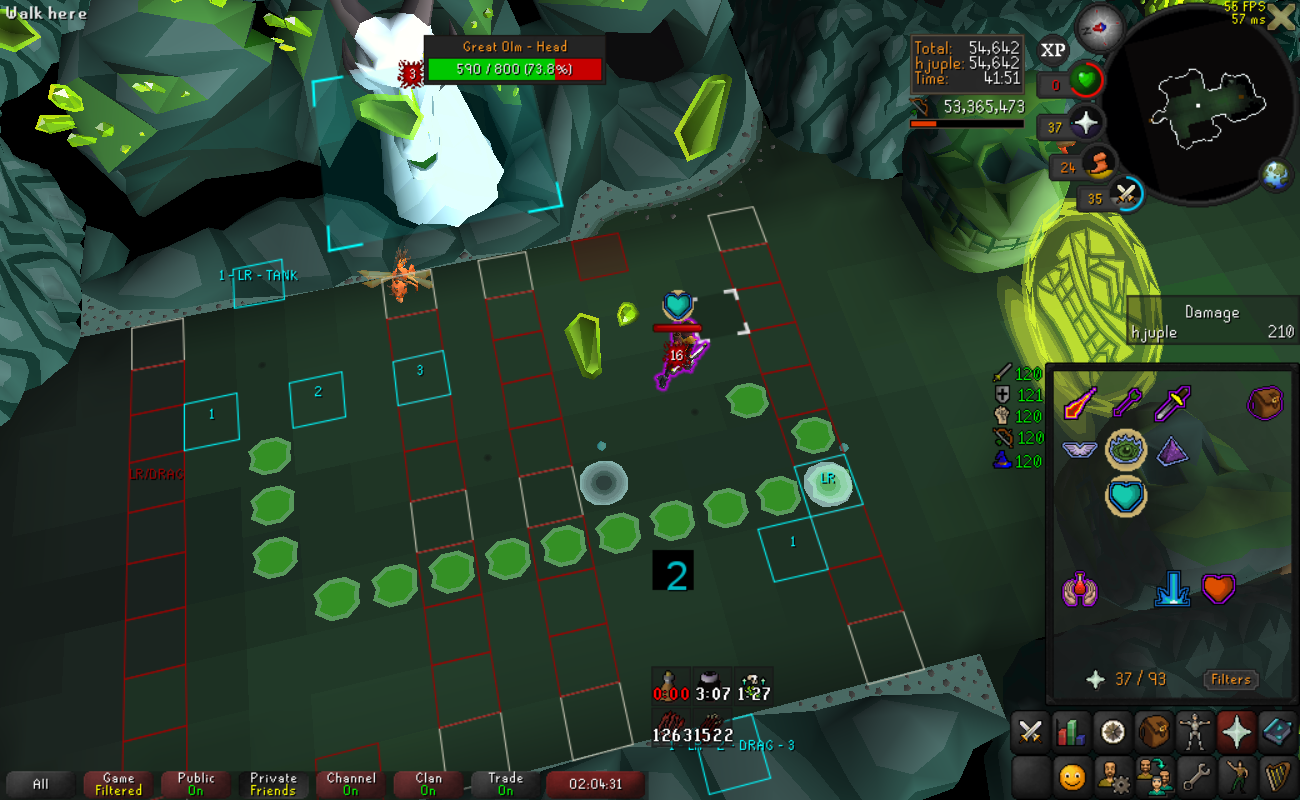
Task: Open the Music Player harp tab
Action: point(1279,775)
